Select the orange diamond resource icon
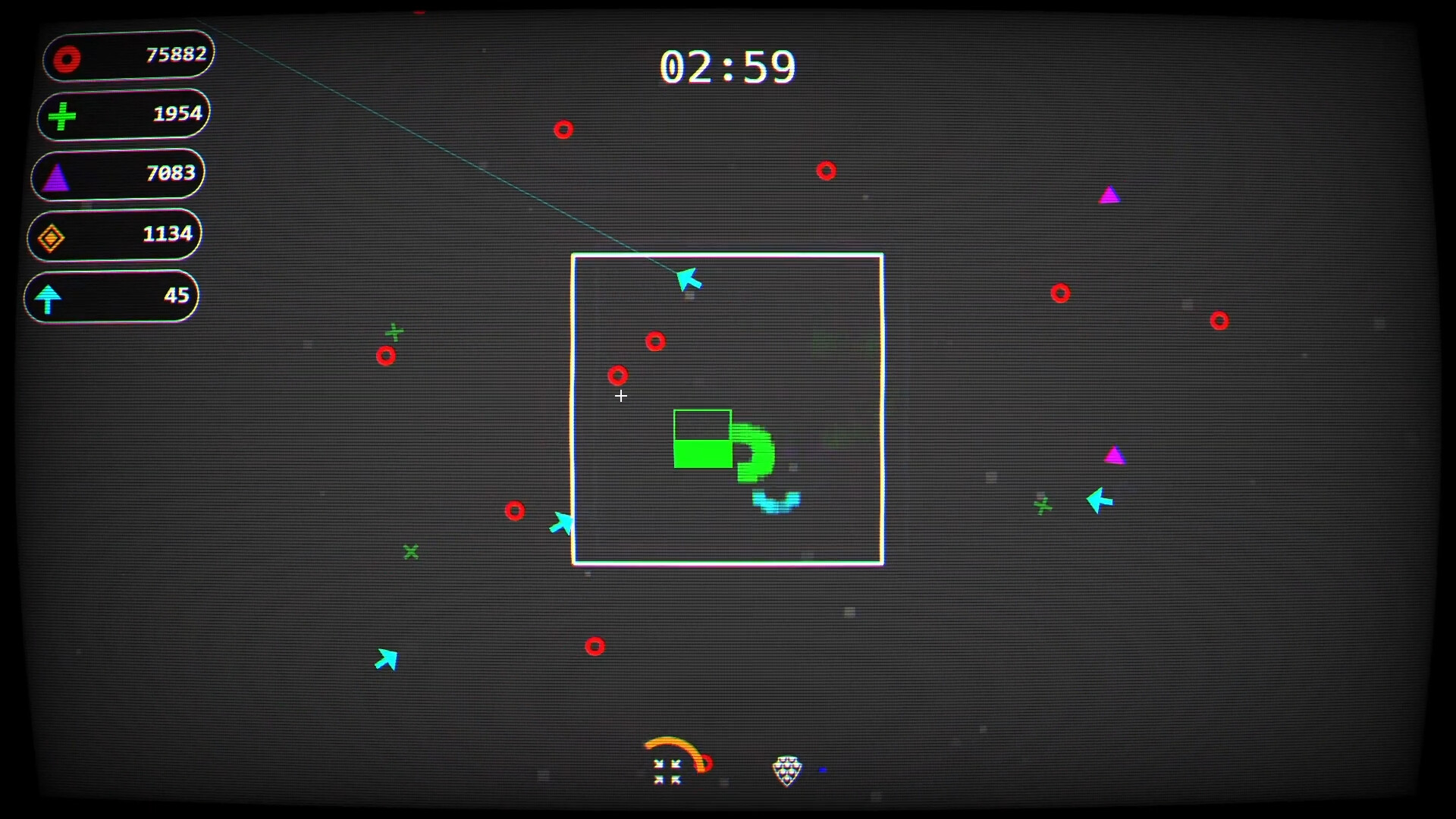 coord(52,237)
